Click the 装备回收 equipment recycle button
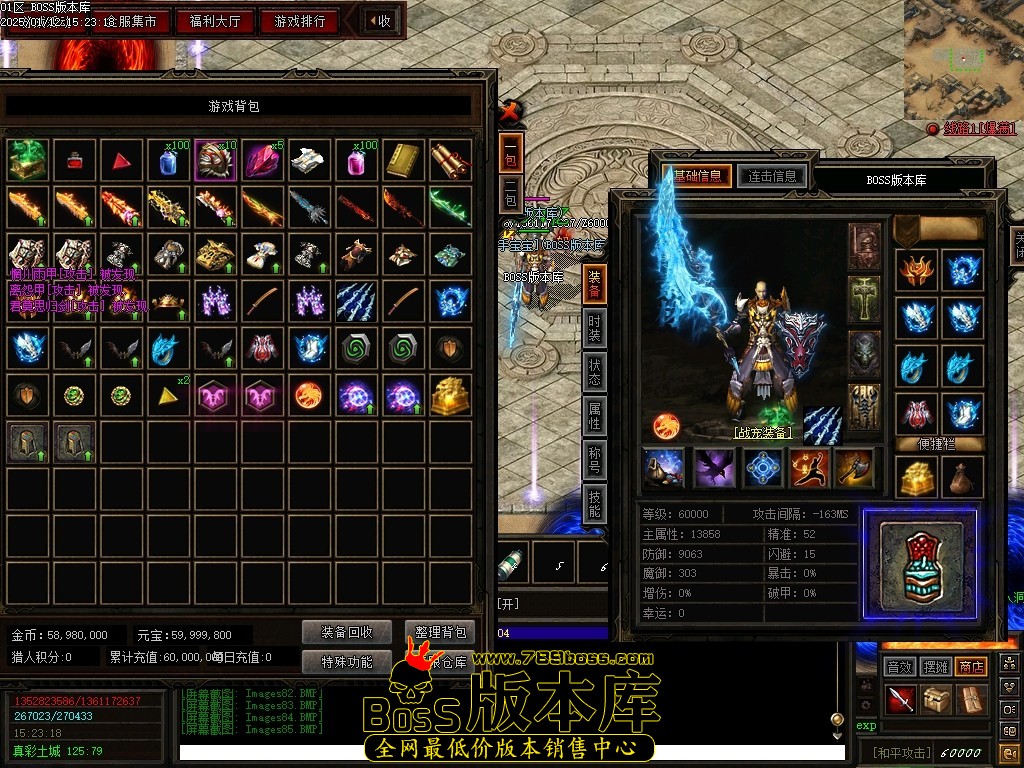The height and width of the screenshot is (768, 1024). (347, 632)
